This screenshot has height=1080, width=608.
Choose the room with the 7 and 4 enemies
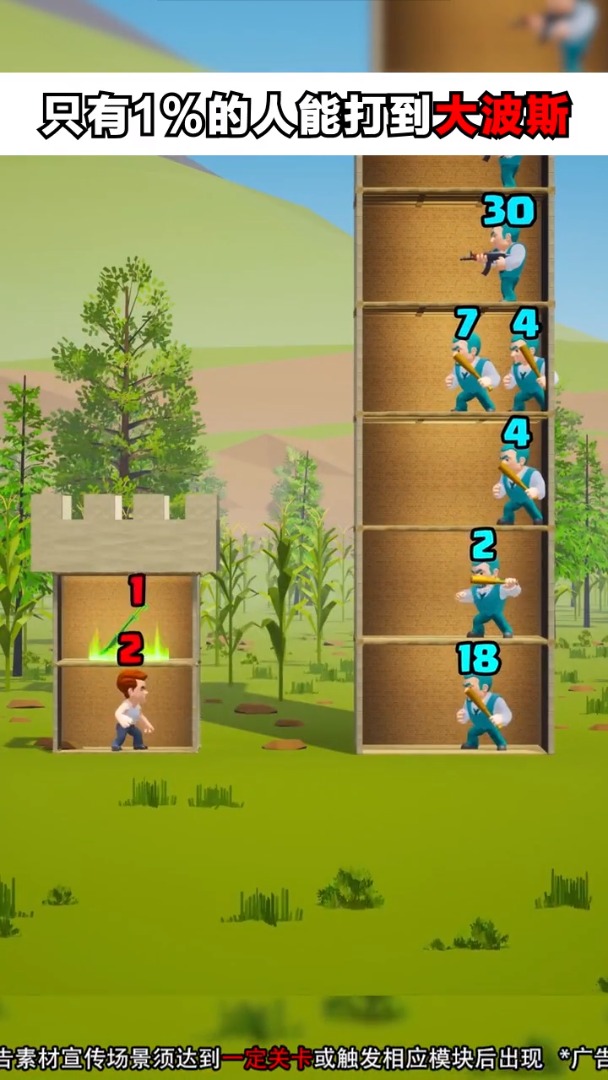tap(455, 361)
